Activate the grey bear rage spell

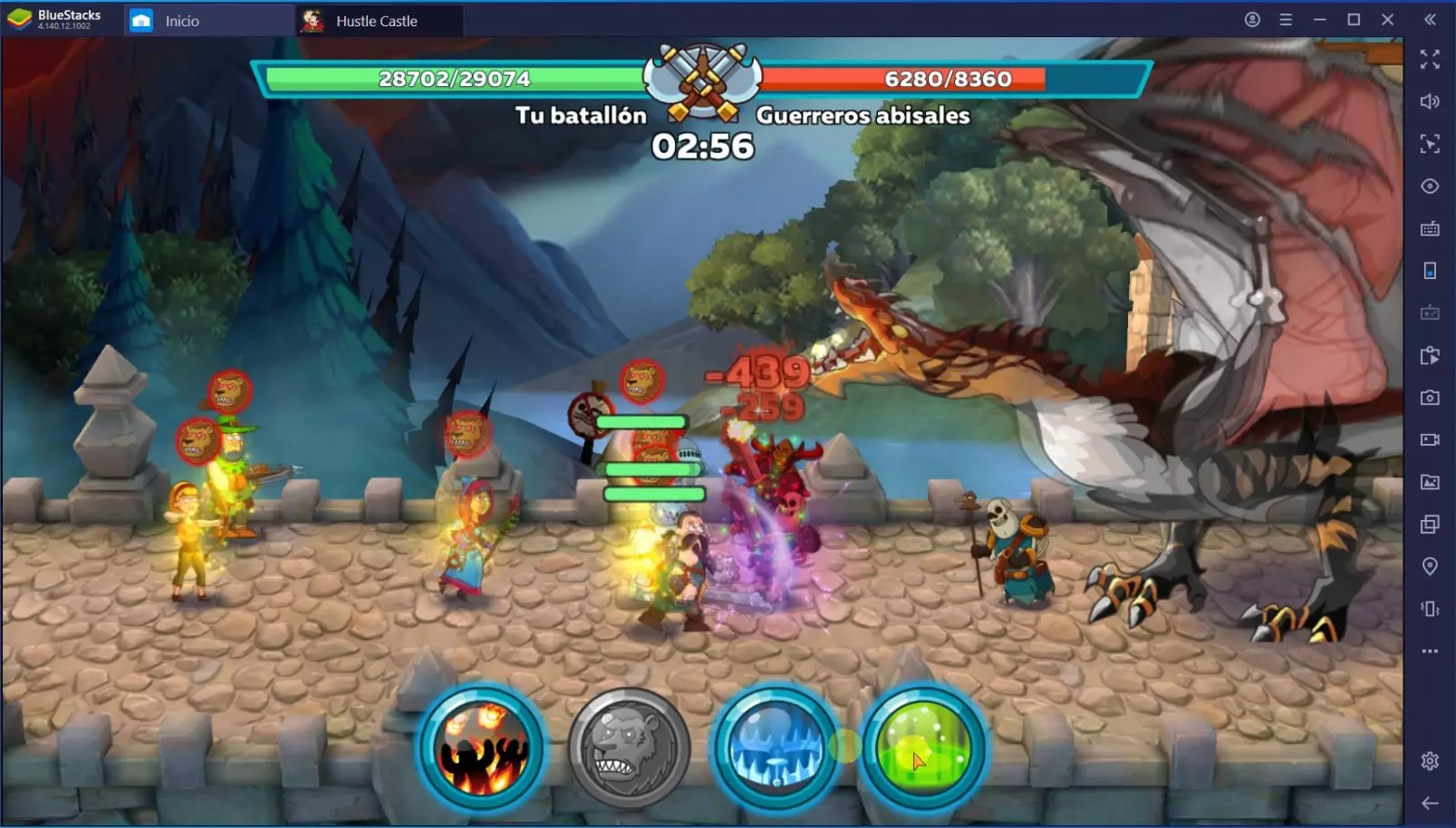pyautogui.click(x=629, y=749)
